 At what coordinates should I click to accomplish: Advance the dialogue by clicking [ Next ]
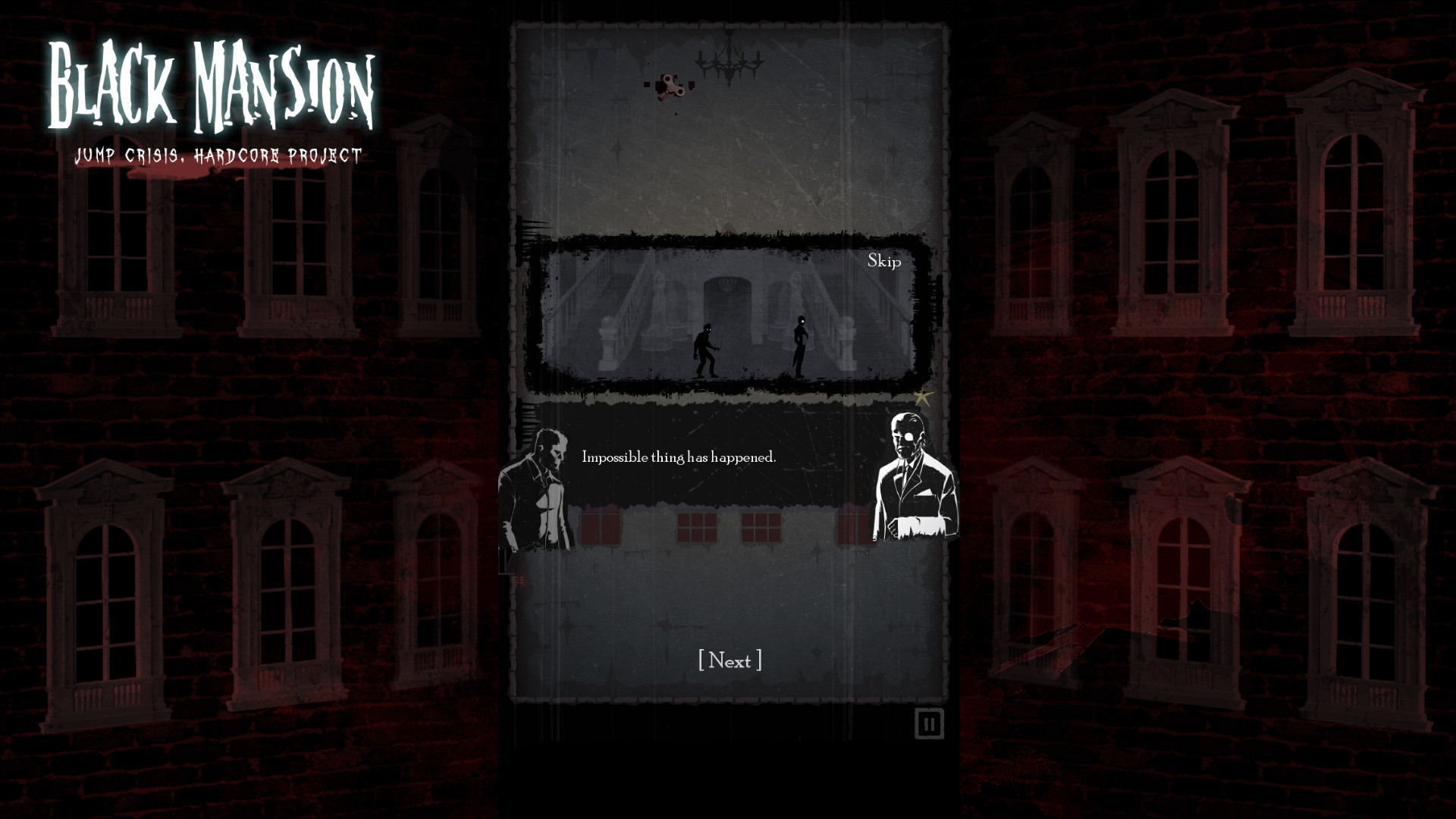(x=730, y=661)
